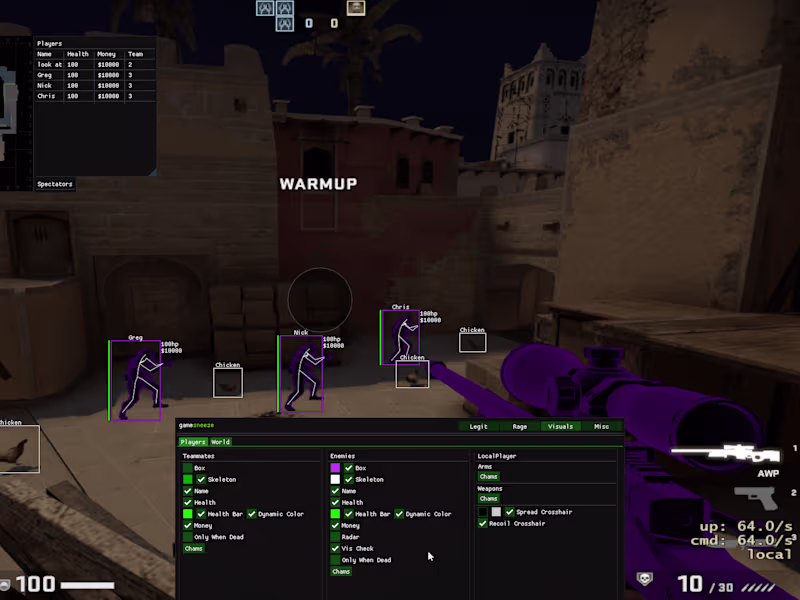This screenshot has height=600, width=800.
Task: Toggle the Vis Check checkbox
Action: (336, 548)
